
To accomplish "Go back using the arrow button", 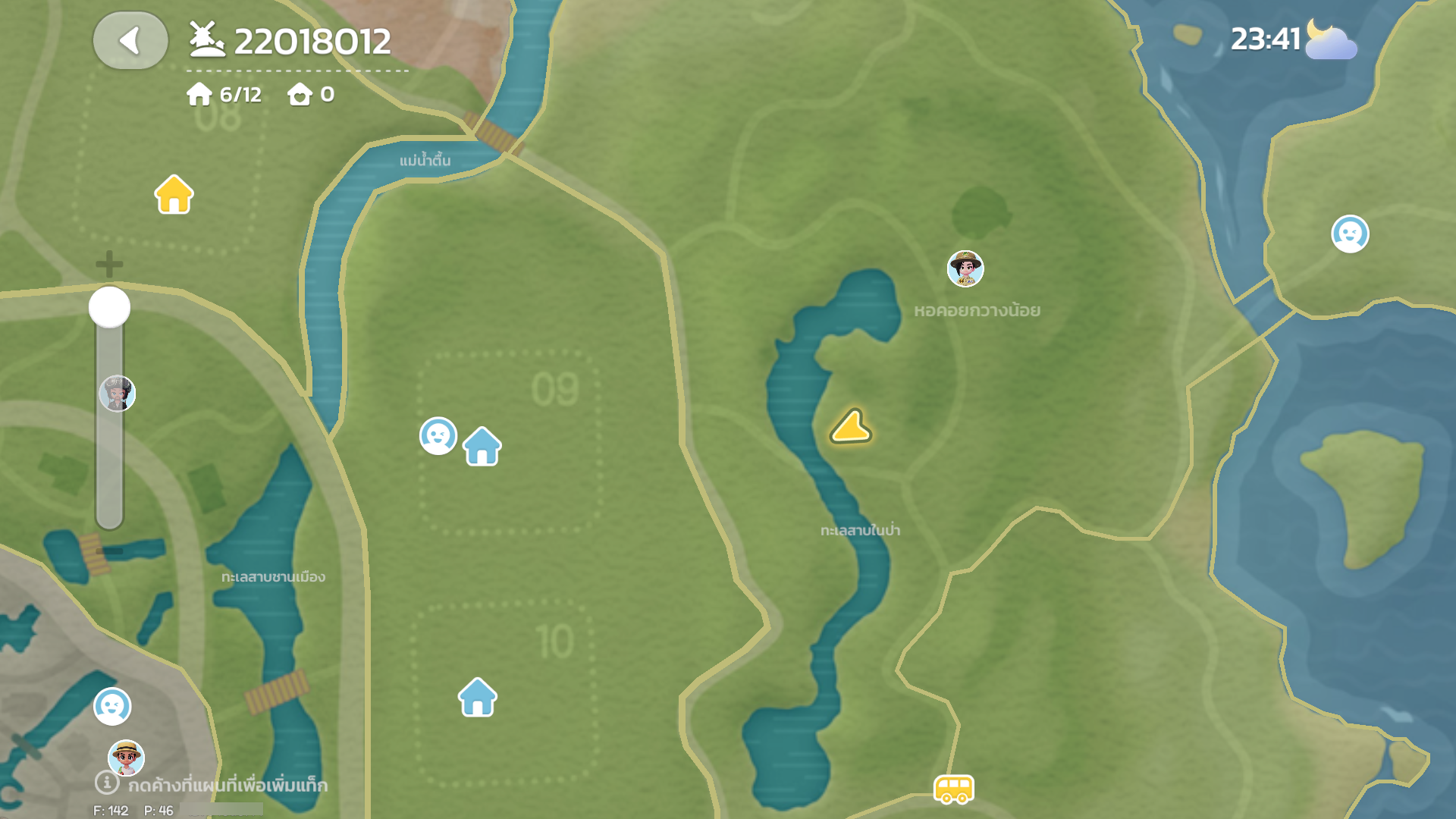I will tap(130, 41).
